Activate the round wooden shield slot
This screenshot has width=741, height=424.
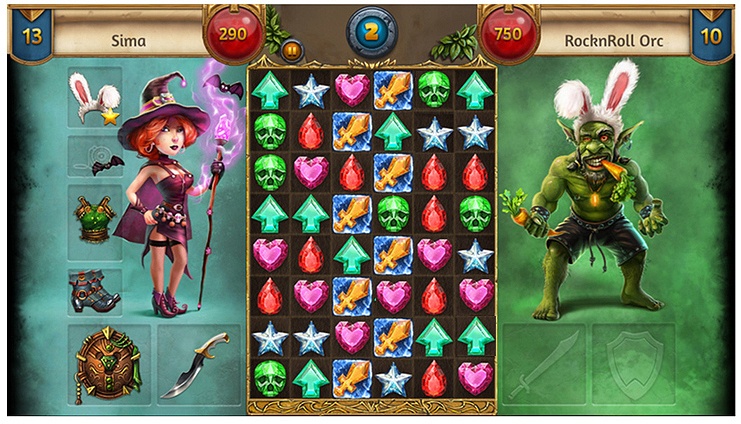click(x=108, y=363)
